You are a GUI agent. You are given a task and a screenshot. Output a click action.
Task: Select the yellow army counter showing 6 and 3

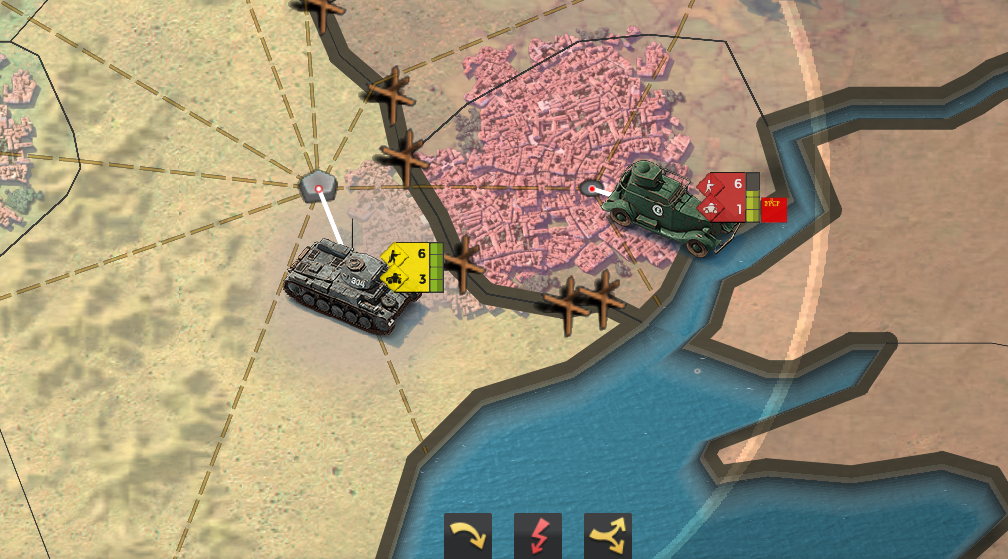(410, 267)
